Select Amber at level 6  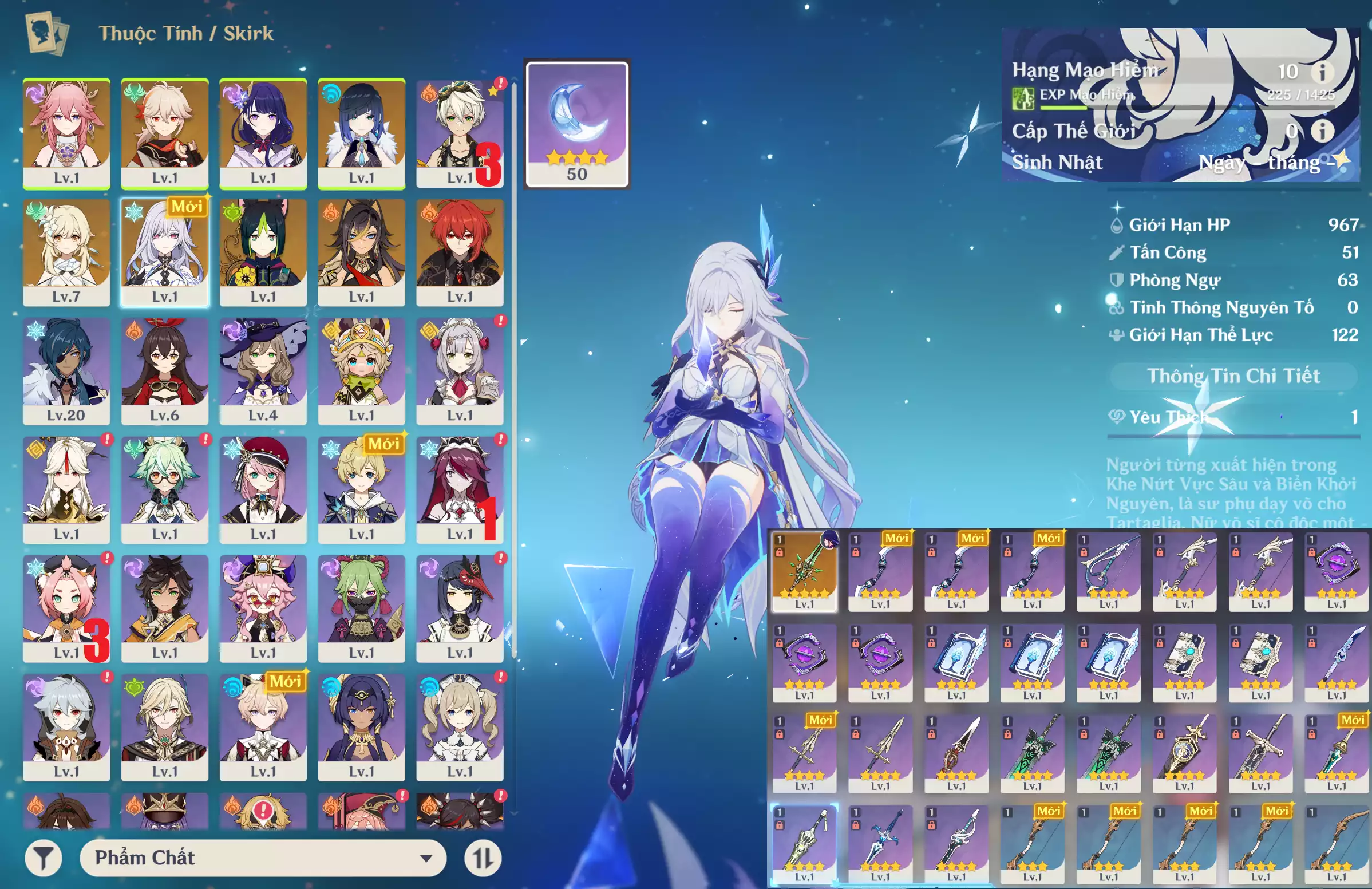point(165,371)
